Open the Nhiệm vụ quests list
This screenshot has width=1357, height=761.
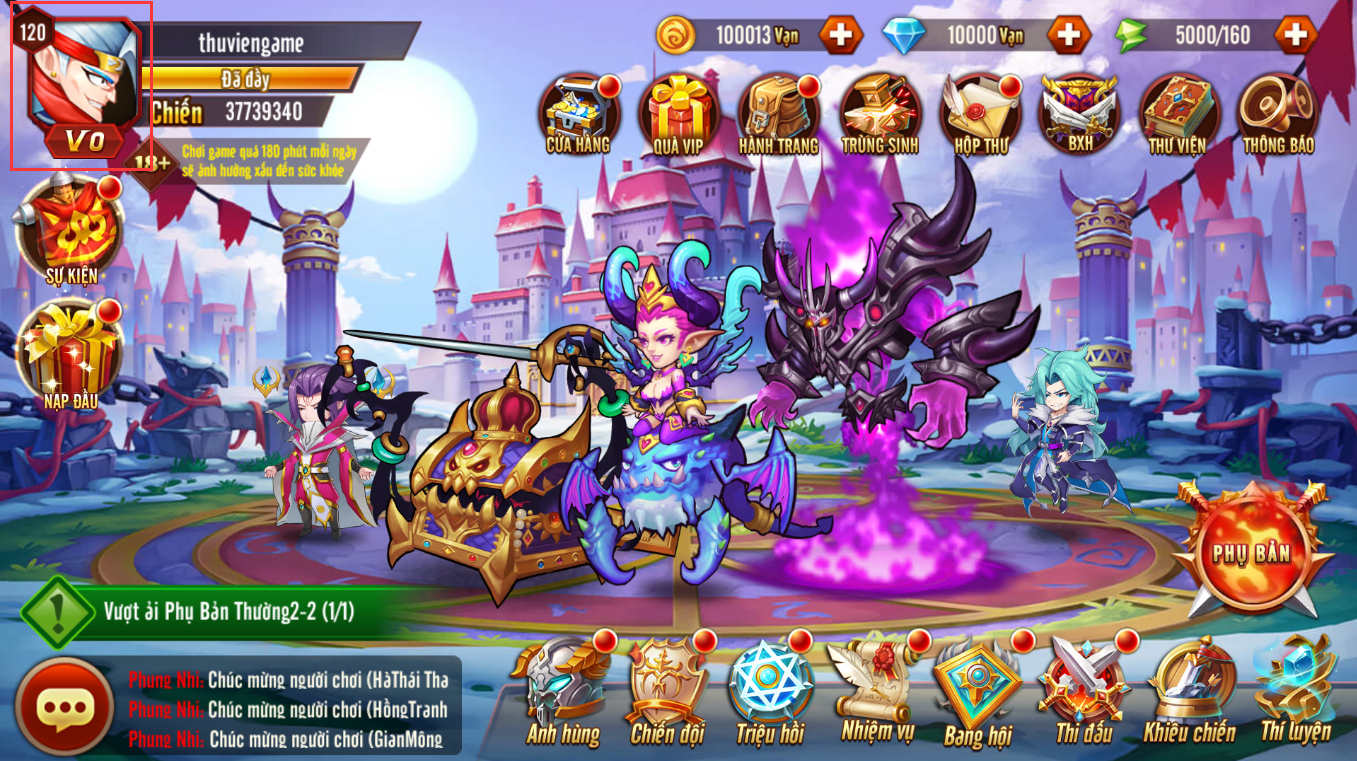[x=877, y=692]
